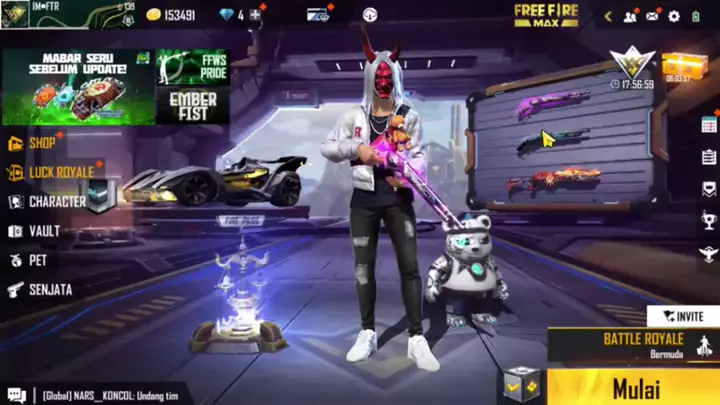720x405 pixels.
Task: Open the Senjata weapons menu
Action: 48,289
